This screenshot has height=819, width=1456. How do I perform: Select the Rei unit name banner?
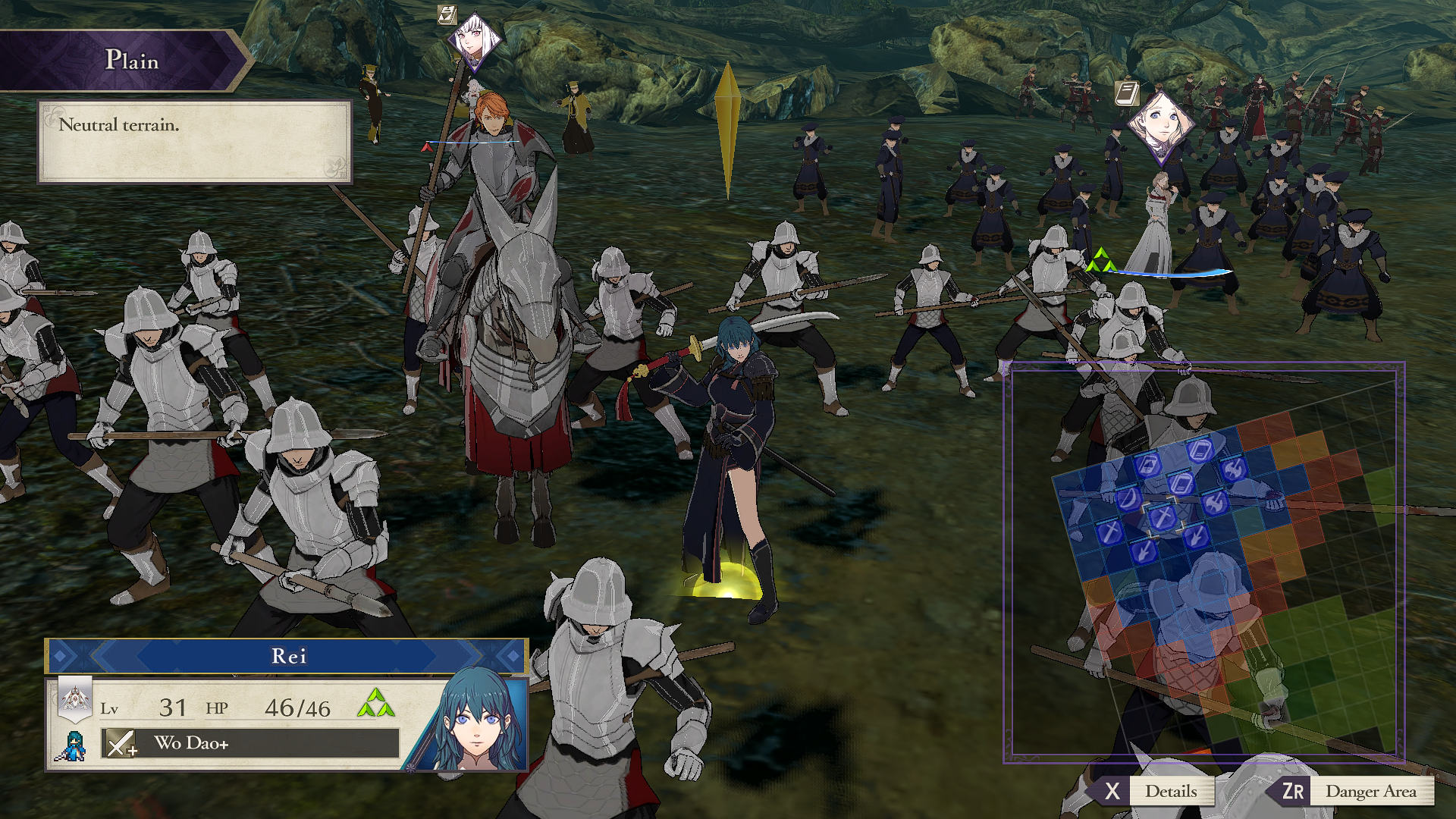[x=287, y=656]
